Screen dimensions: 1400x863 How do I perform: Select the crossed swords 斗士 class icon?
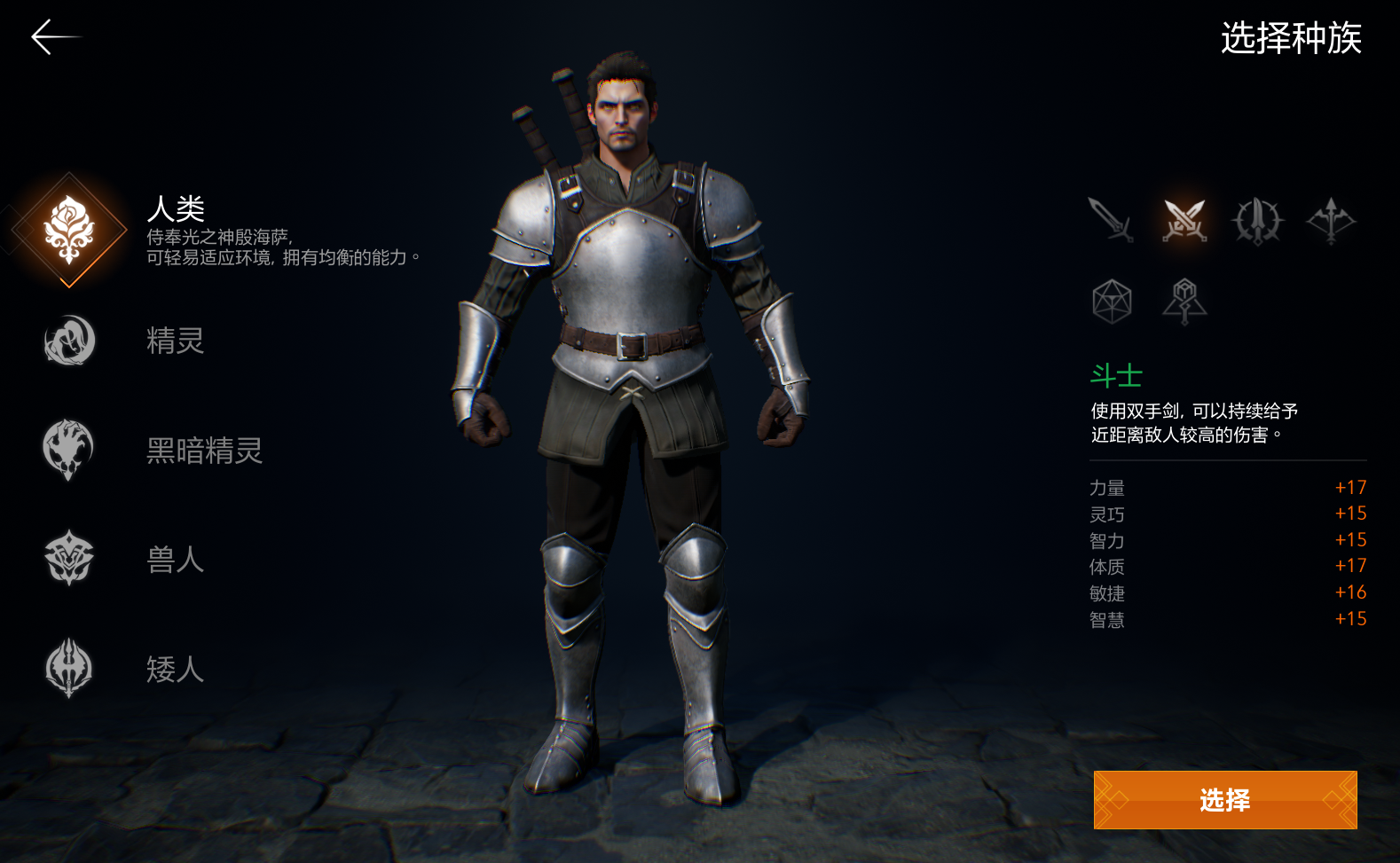(1184, 220)
